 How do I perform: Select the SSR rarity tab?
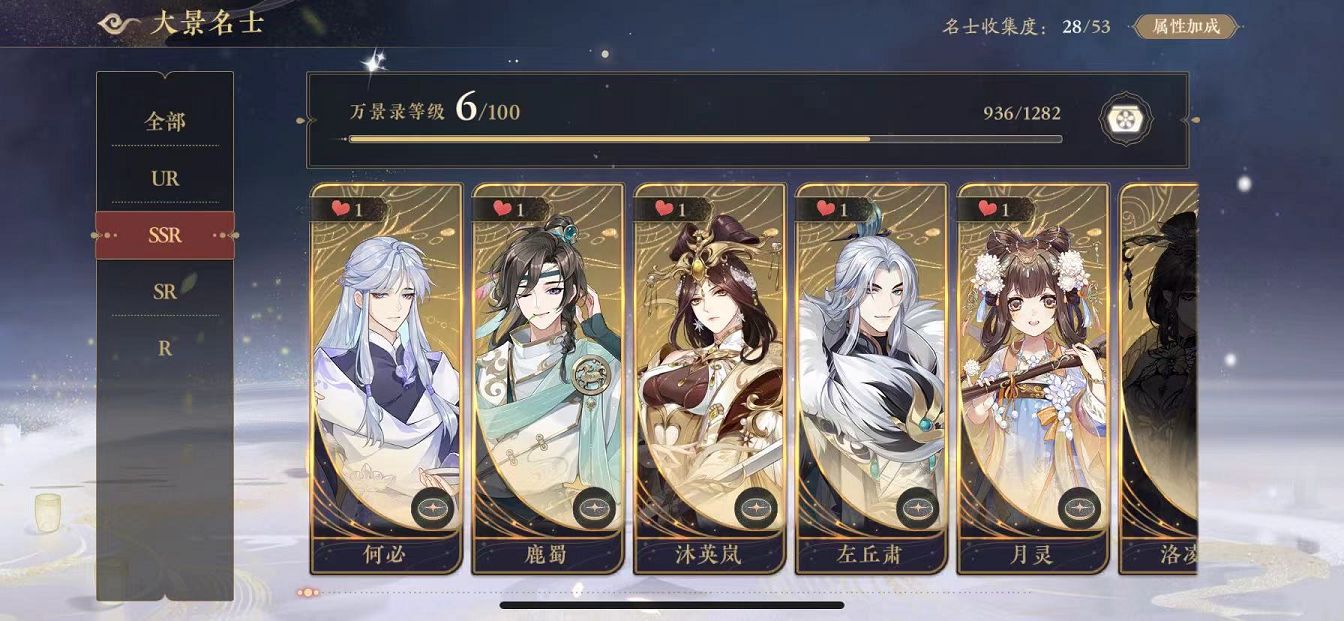165,236
